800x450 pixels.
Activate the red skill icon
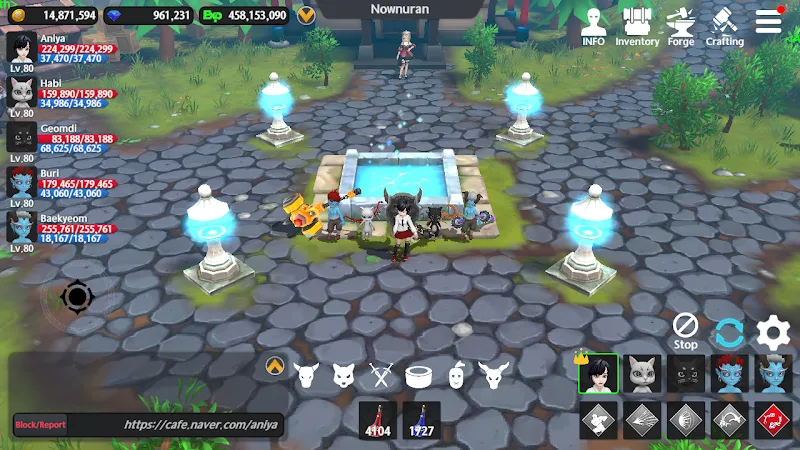pos(773,420)
